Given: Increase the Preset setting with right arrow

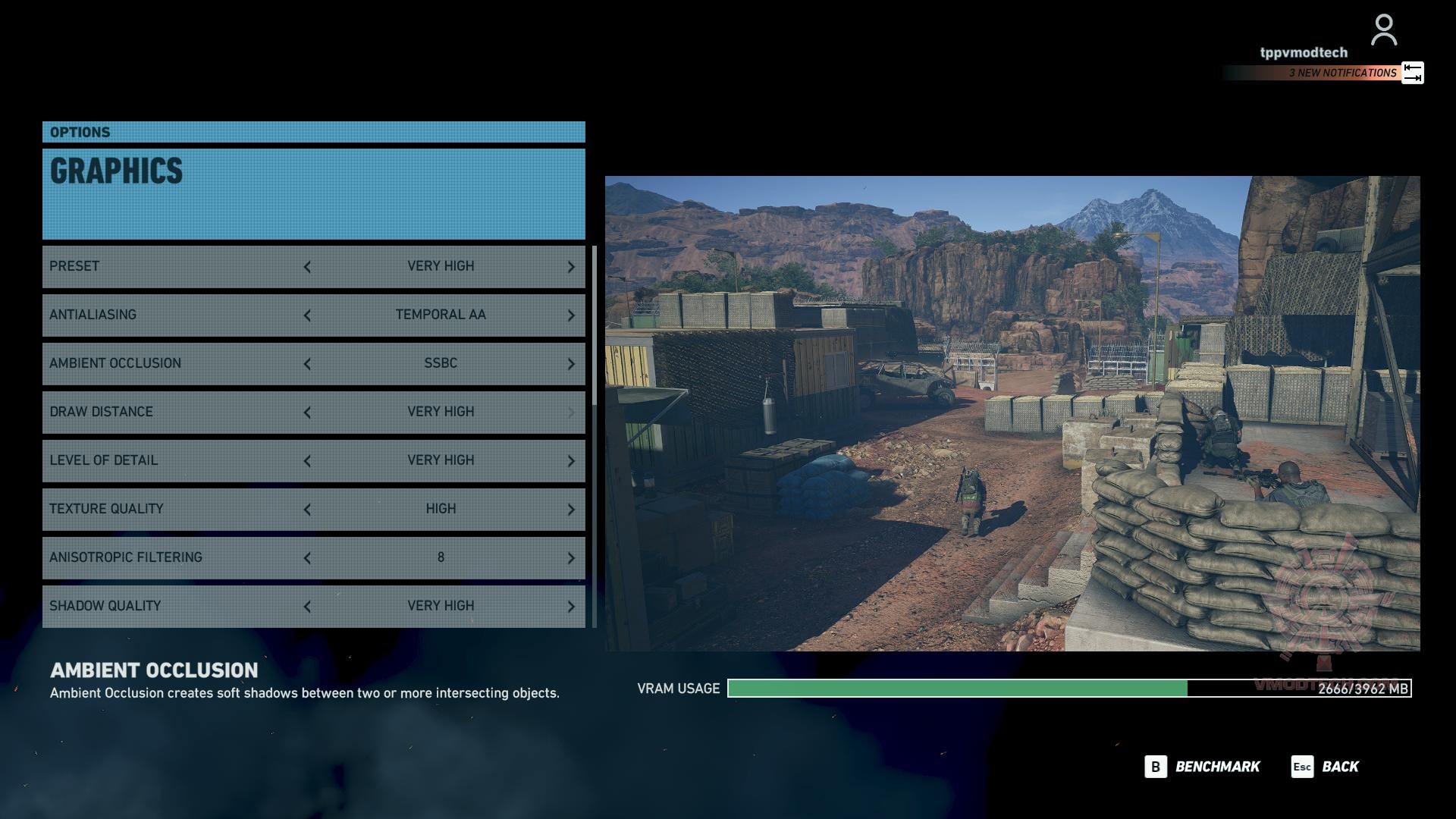Looking at the screenshot, I should pyautogui.click(x=571, y=267).
